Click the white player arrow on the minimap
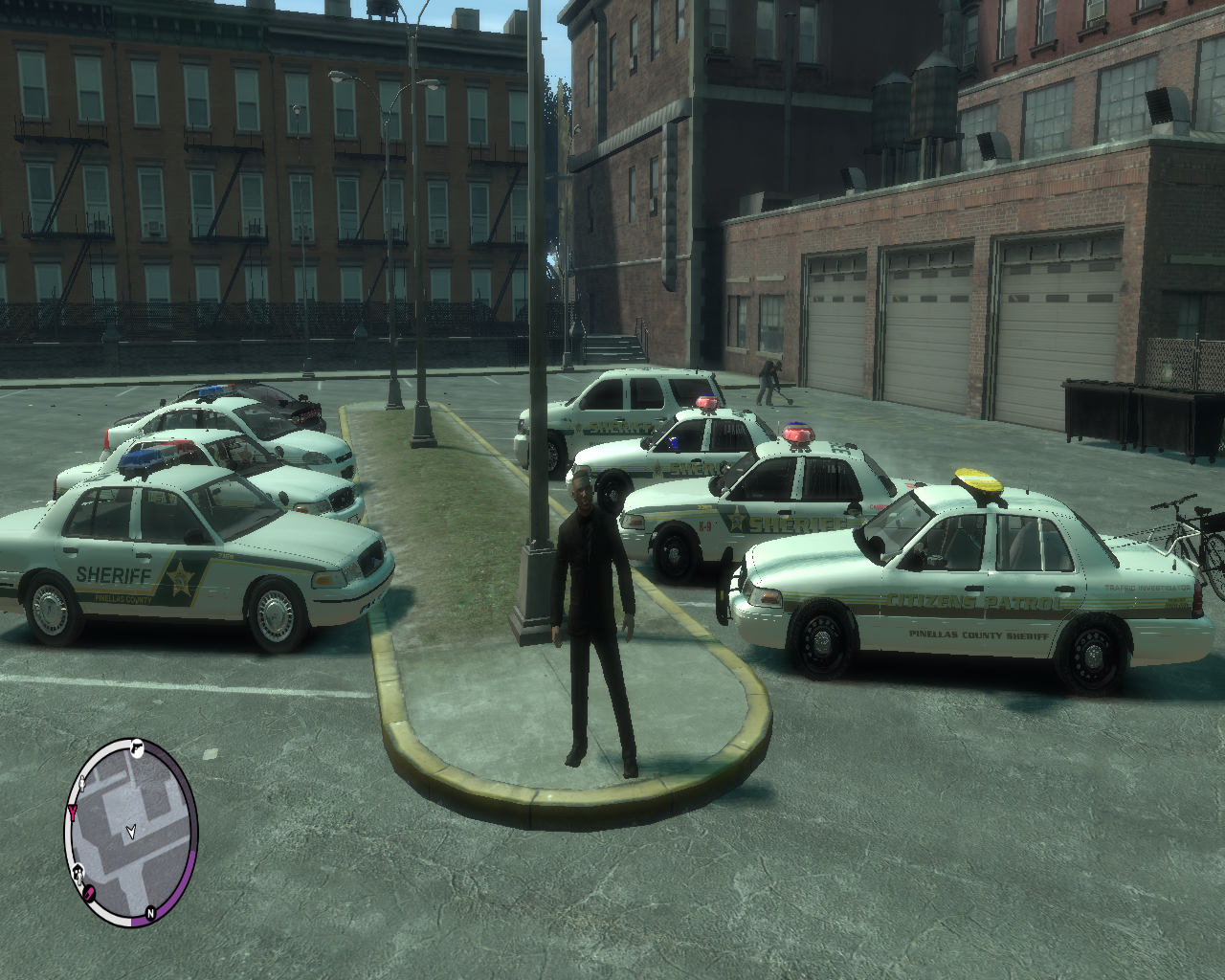The image size is (1225, 980). (x=132, y=830)
